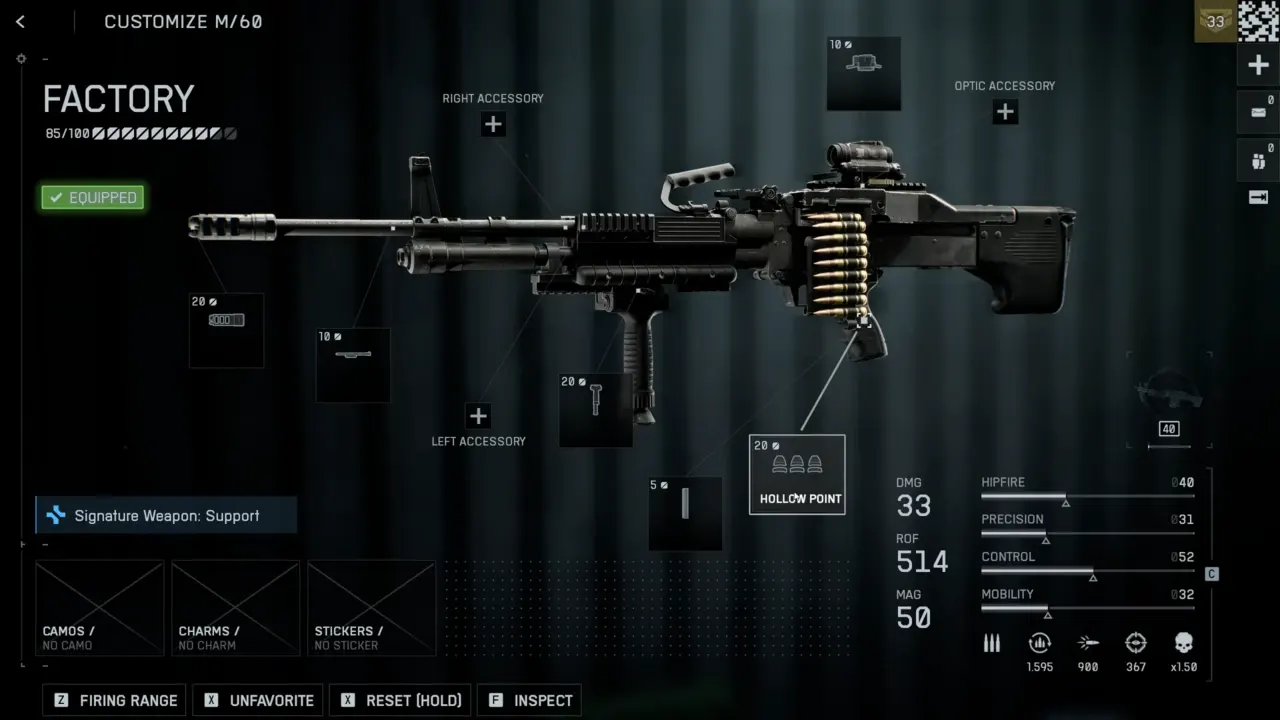The height and width of the screenshot is (720, 1280).
Task: Go back using the top-left arrow
Action: coord(20,22)
